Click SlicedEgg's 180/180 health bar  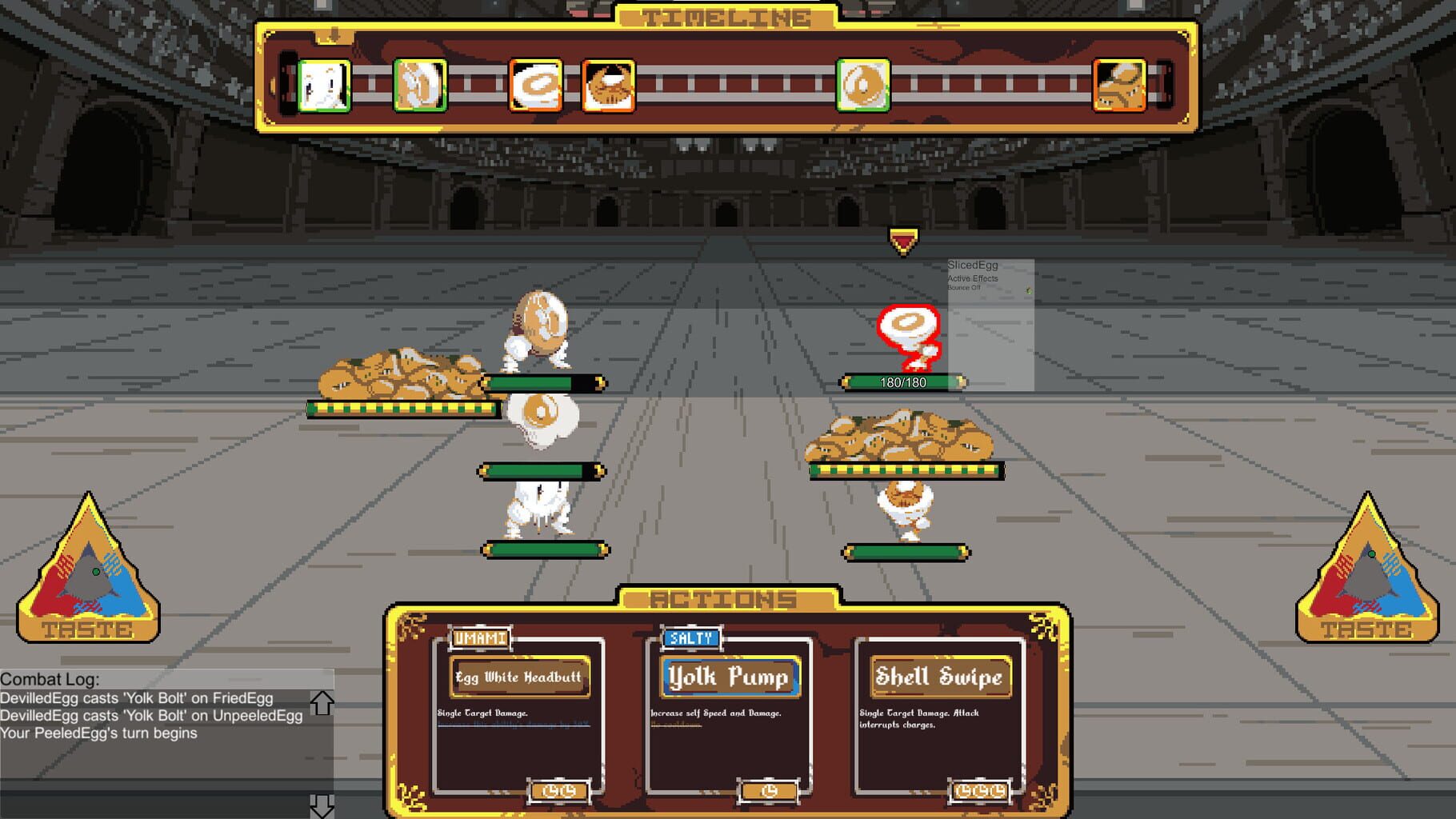(x=904, y=382)
